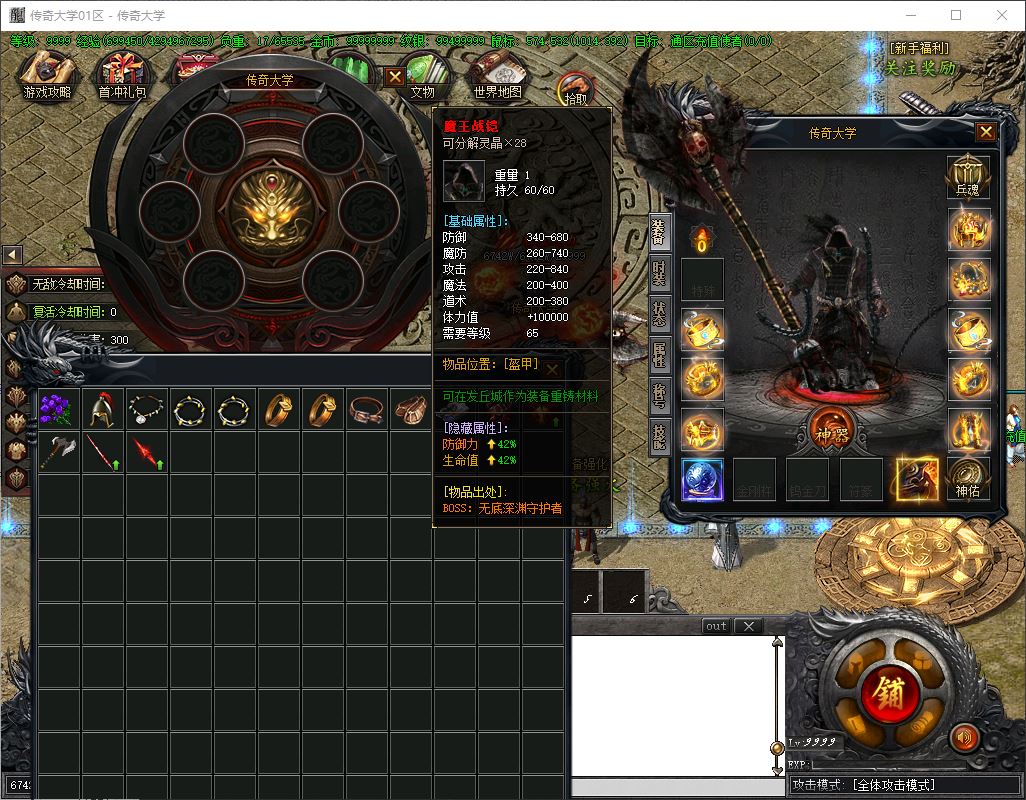This screenshot has width=1026, height=800.
Task: Open the 世界地图 world map
Action: (498, 74)
